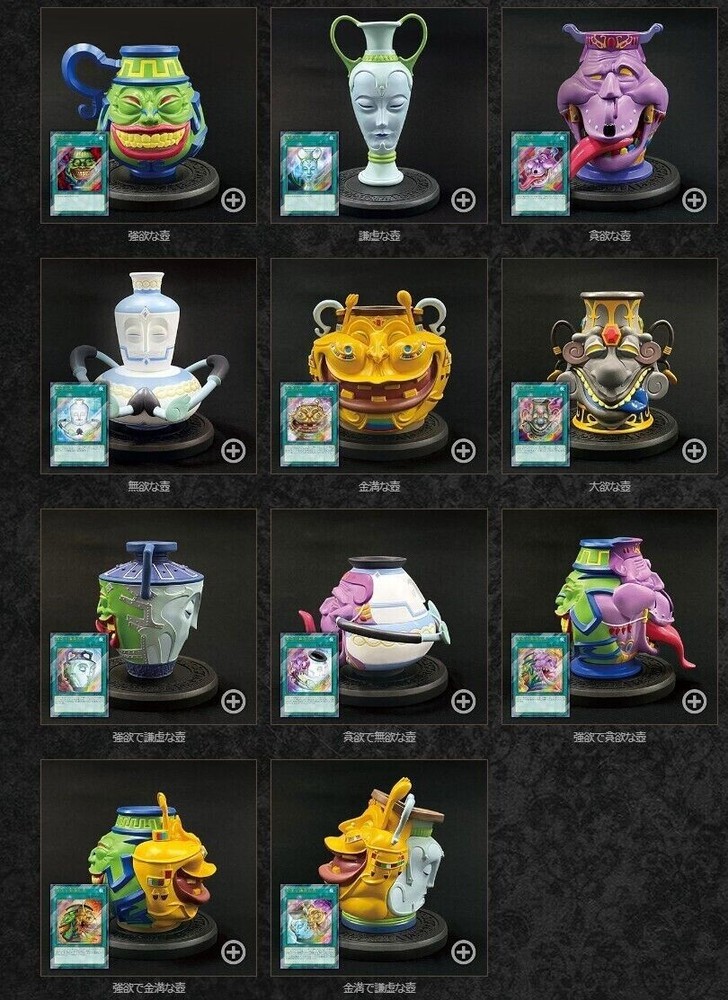The image size is (728, 1000).
Task: Expand the green Pot of Greed (強欲な壺) image
Action: point(233,199)
